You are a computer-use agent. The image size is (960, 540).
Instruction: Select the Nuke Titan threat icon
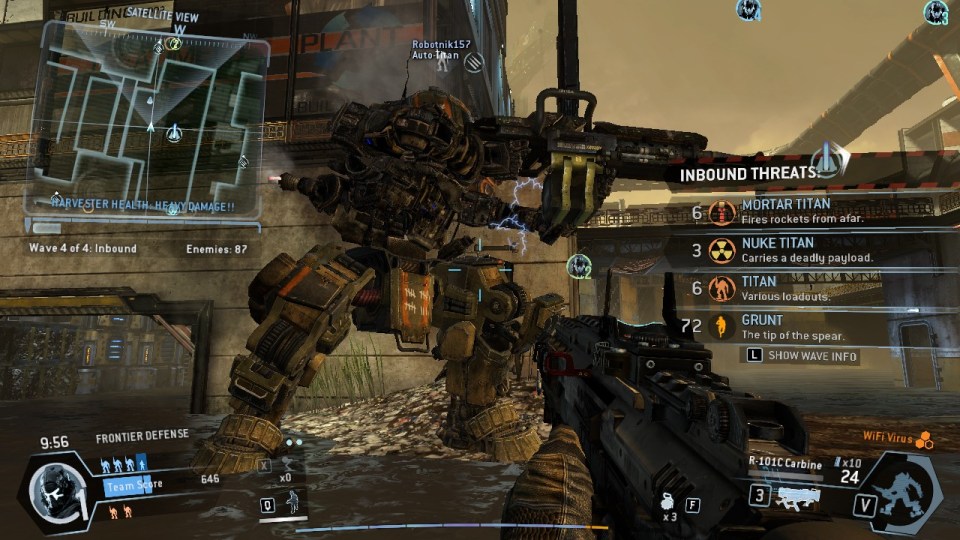[x=722, y=250]
